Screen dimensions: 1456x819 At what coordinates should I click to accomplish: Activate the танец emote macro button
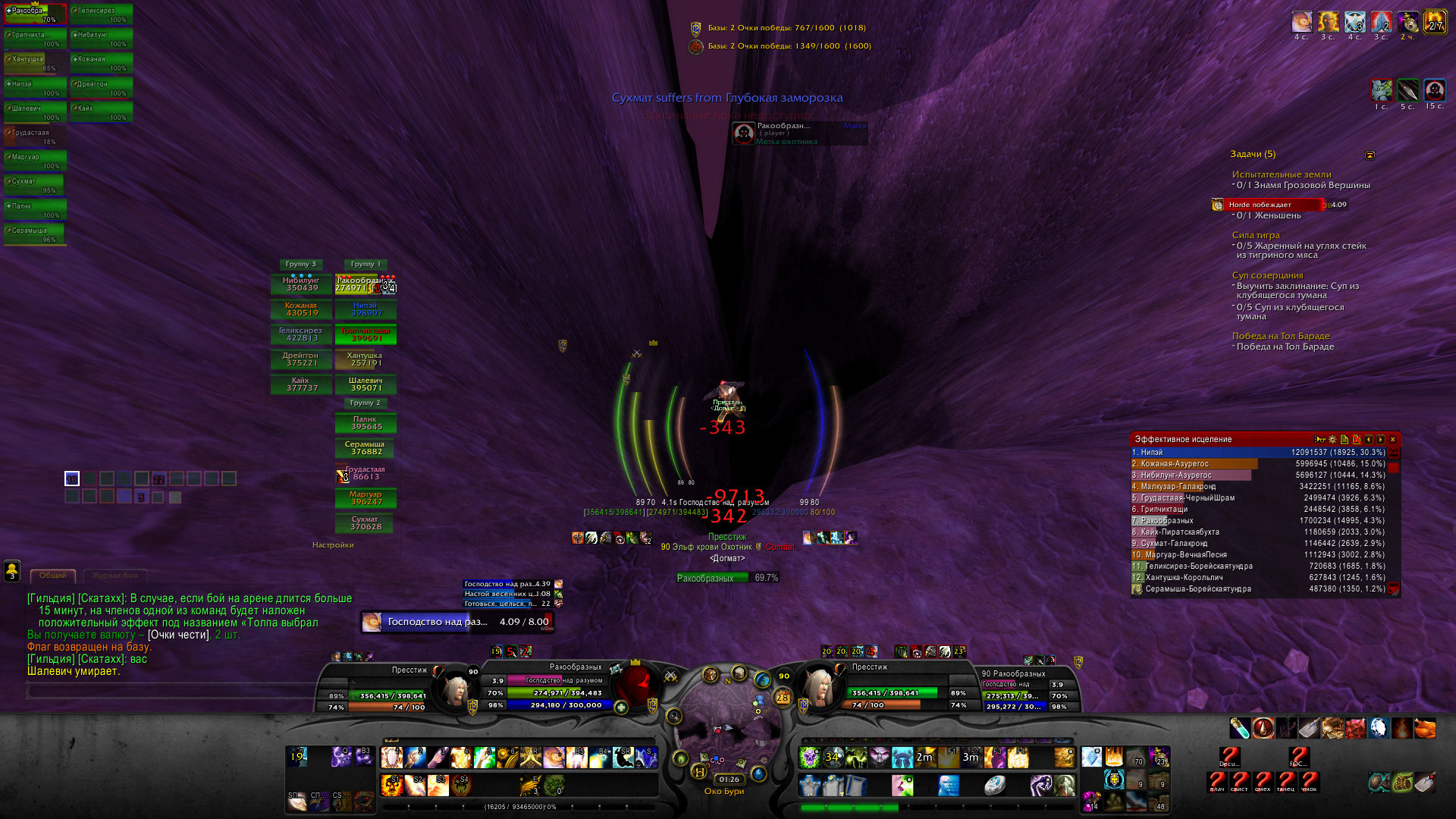point(1285,781)
